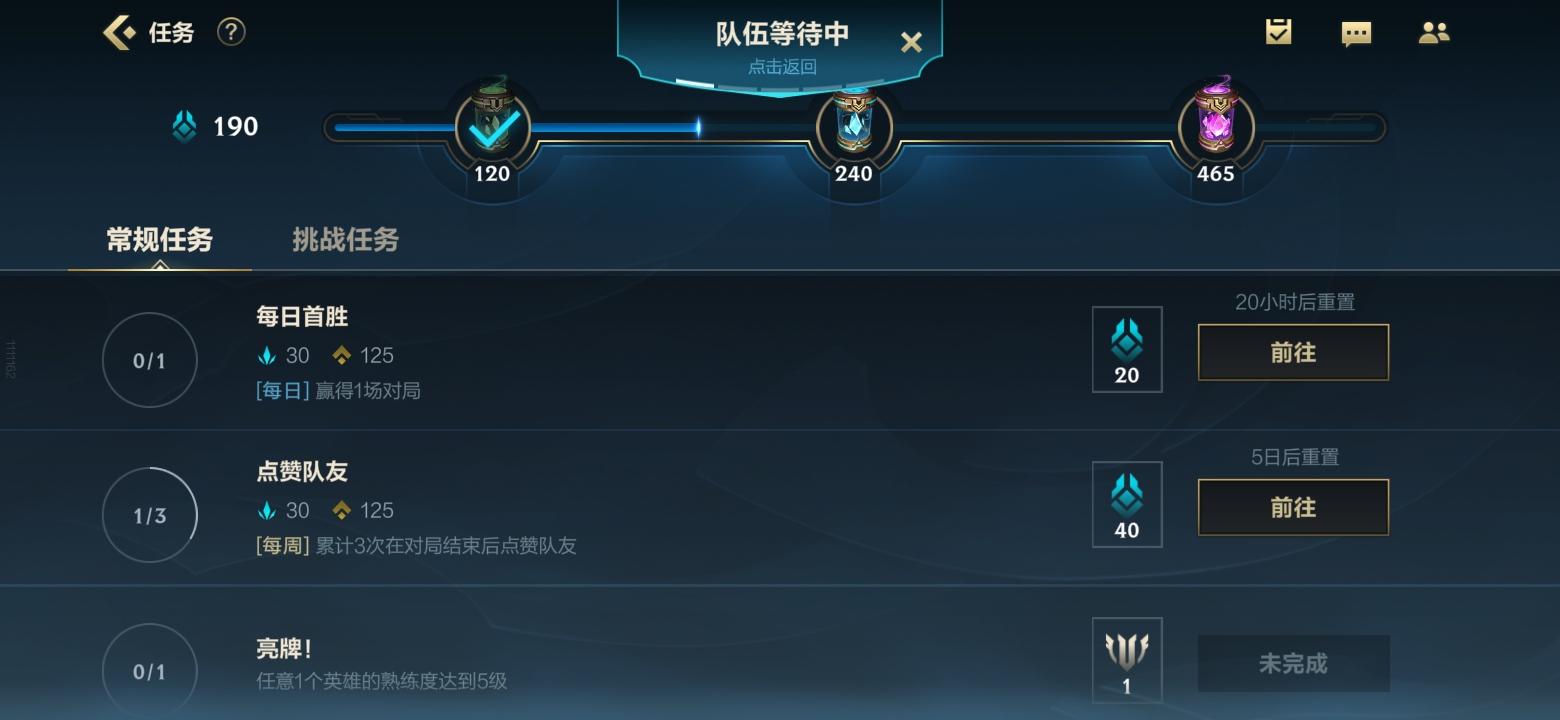The image size is (1560, 720).
Task: Open the friends list icon
Action: pyautogui.click(x=1434, y=32)
